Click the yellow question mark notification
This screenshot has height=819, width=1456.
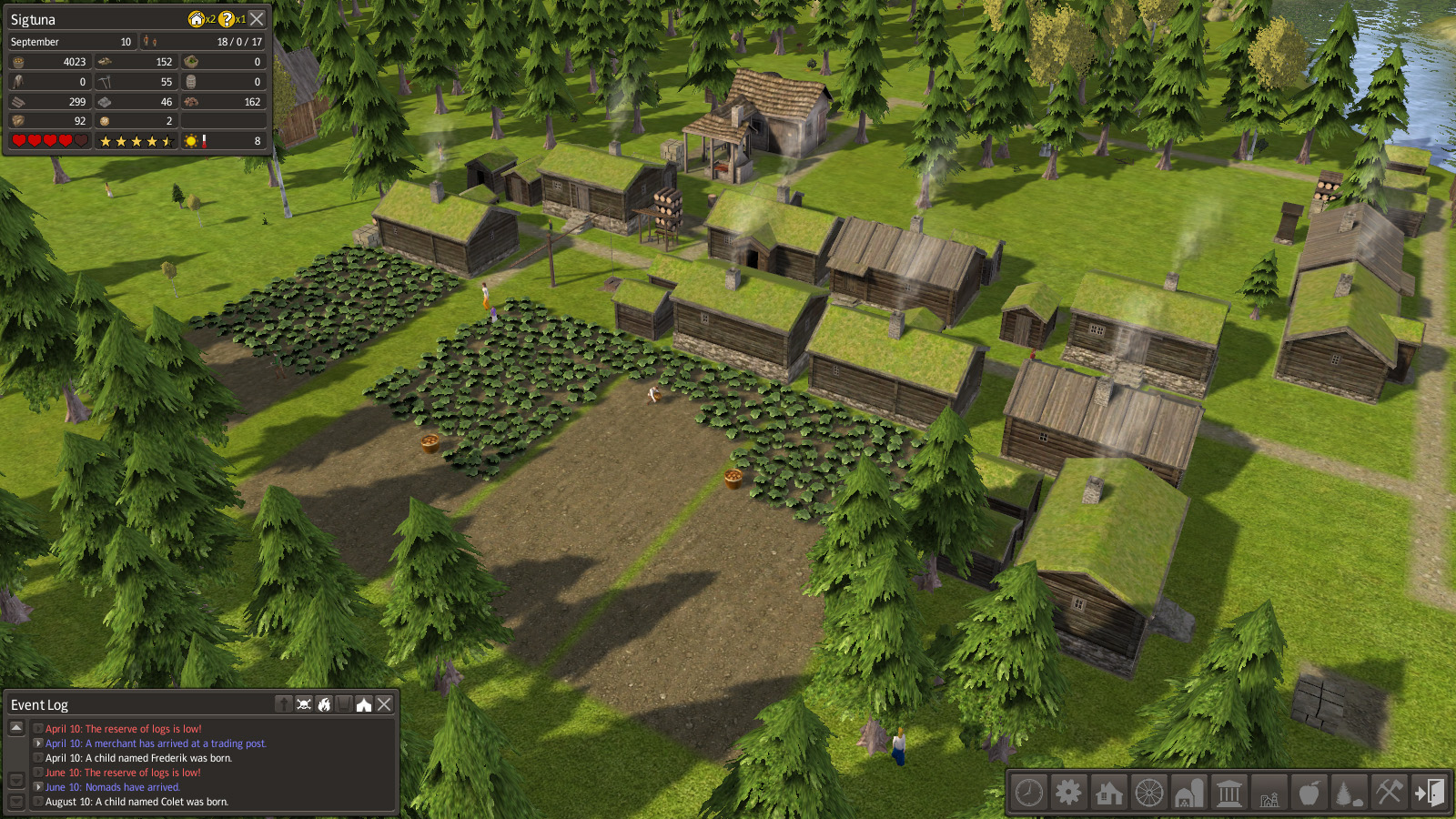227,19
